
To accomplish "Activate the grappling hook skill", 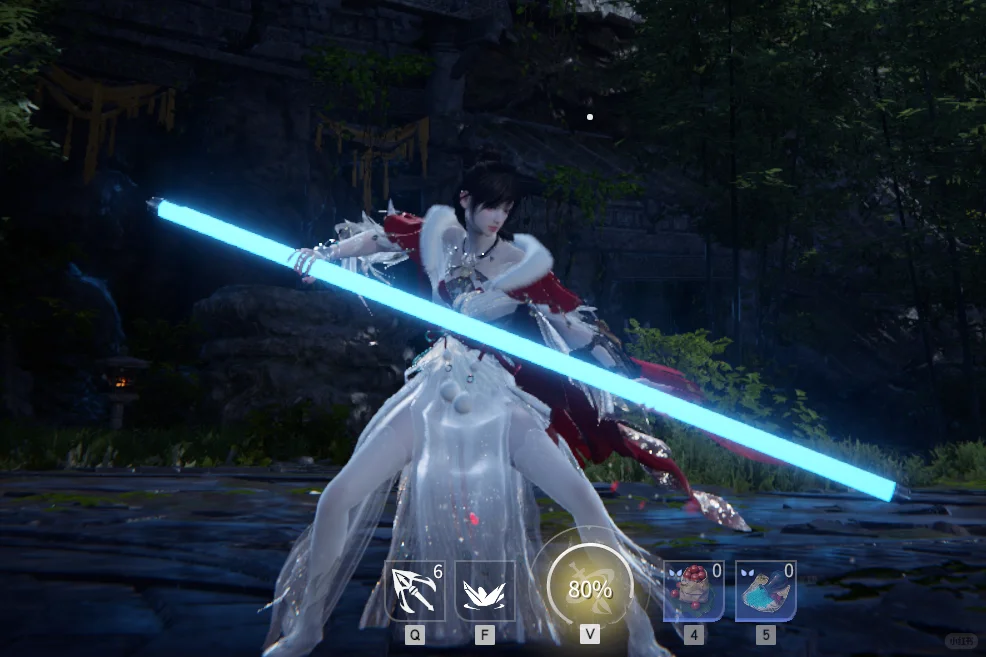I will 415,591.
